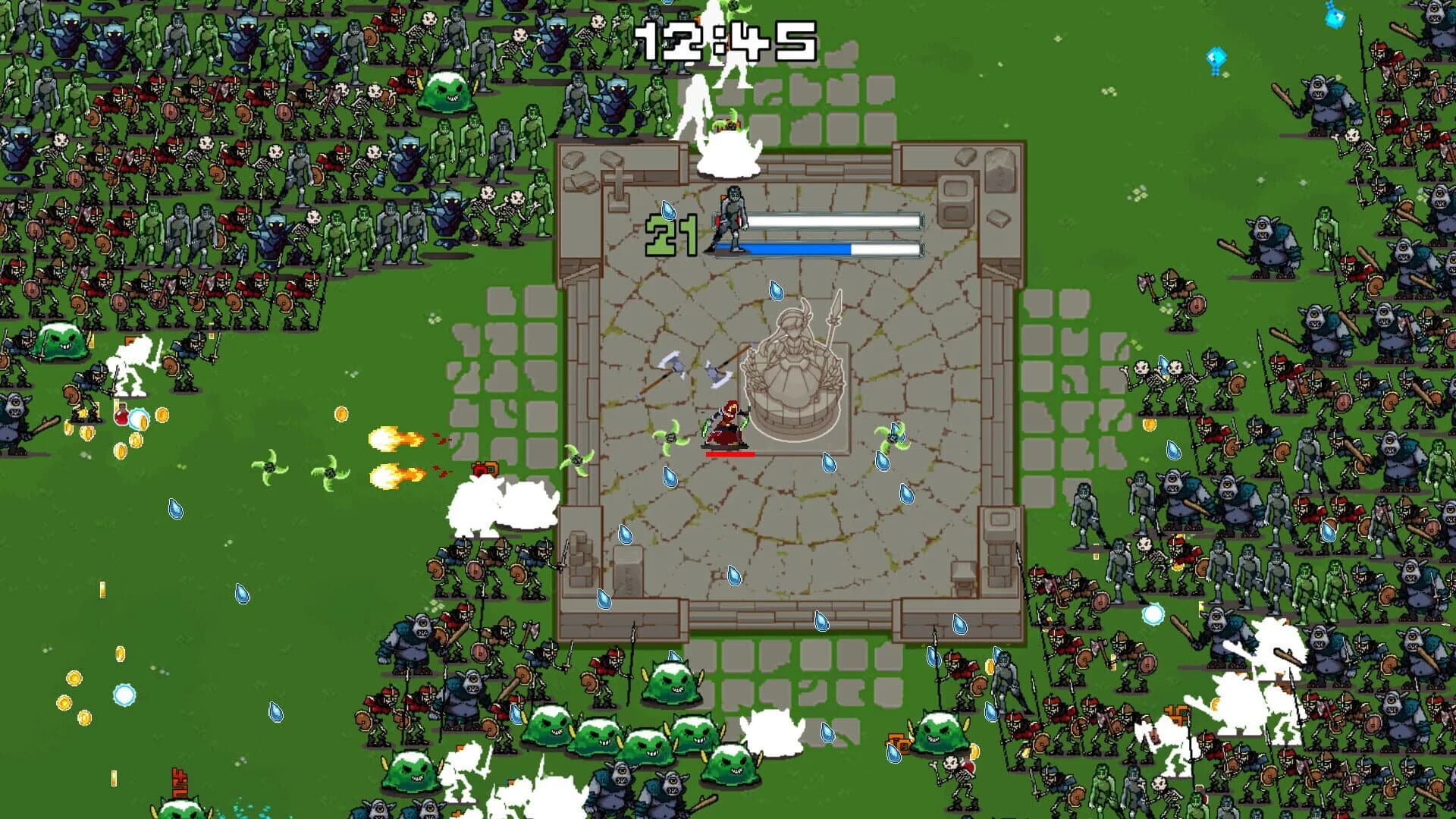Click the white orb pickup beside the coin
This screenshot has height=819, width=1456.
[139, 419]
